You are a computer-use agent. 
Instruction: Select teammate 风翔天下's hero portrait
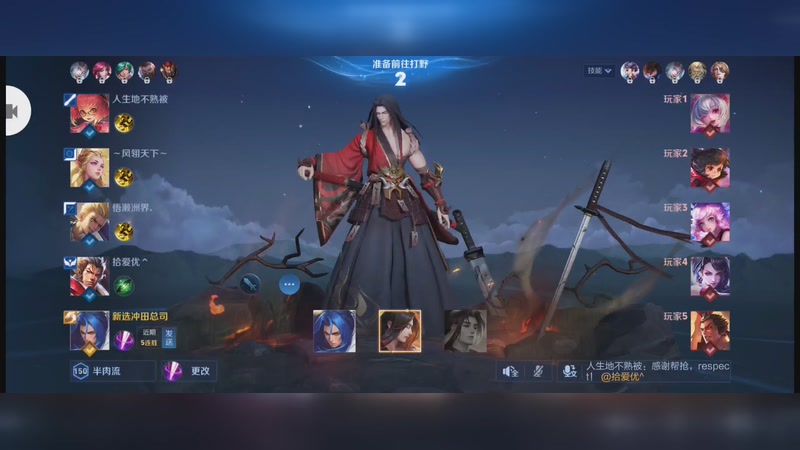pyautogui.click(x=89, y=169)
